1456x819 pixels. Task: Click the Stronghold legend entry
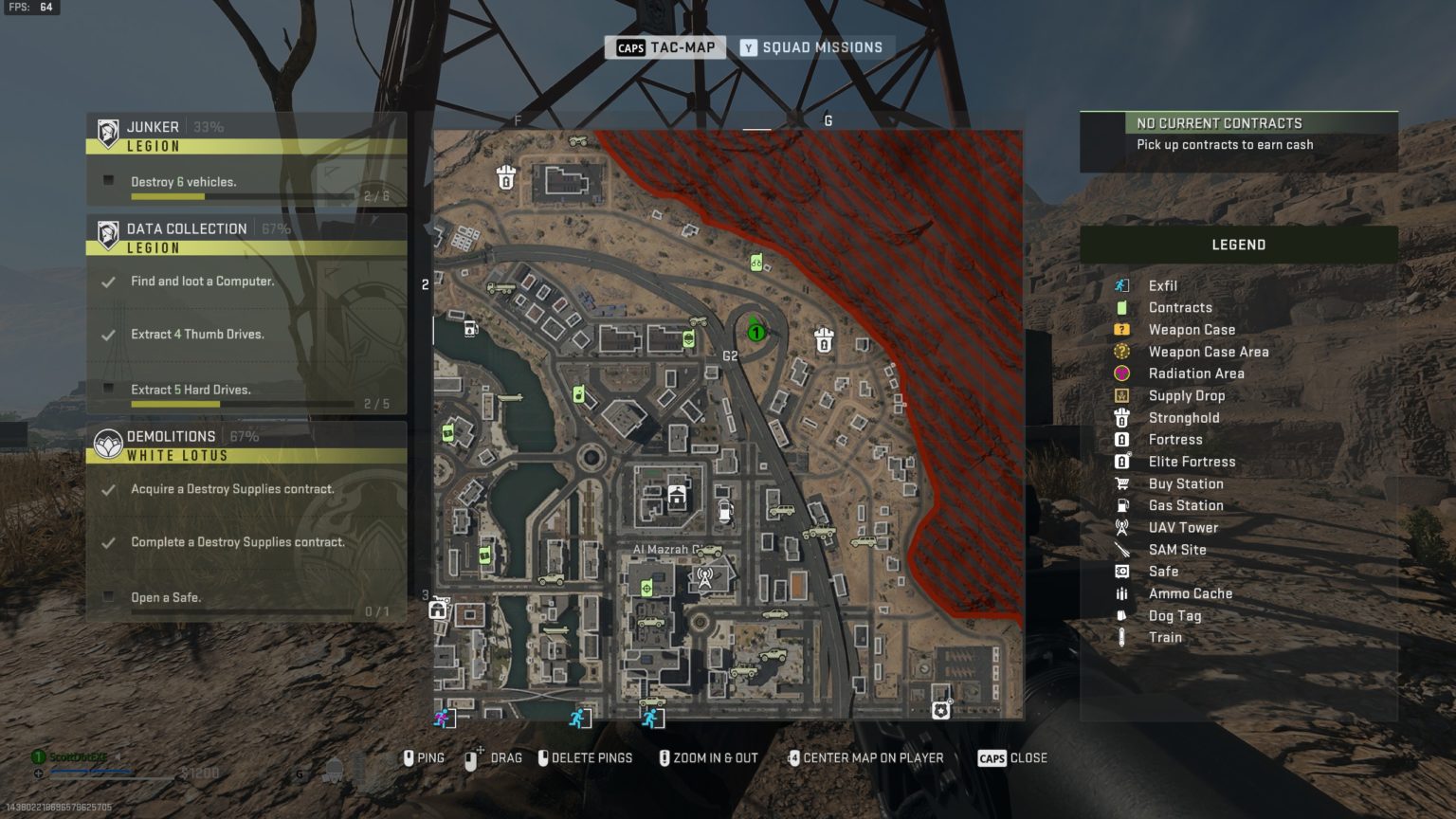(1183, 418)
